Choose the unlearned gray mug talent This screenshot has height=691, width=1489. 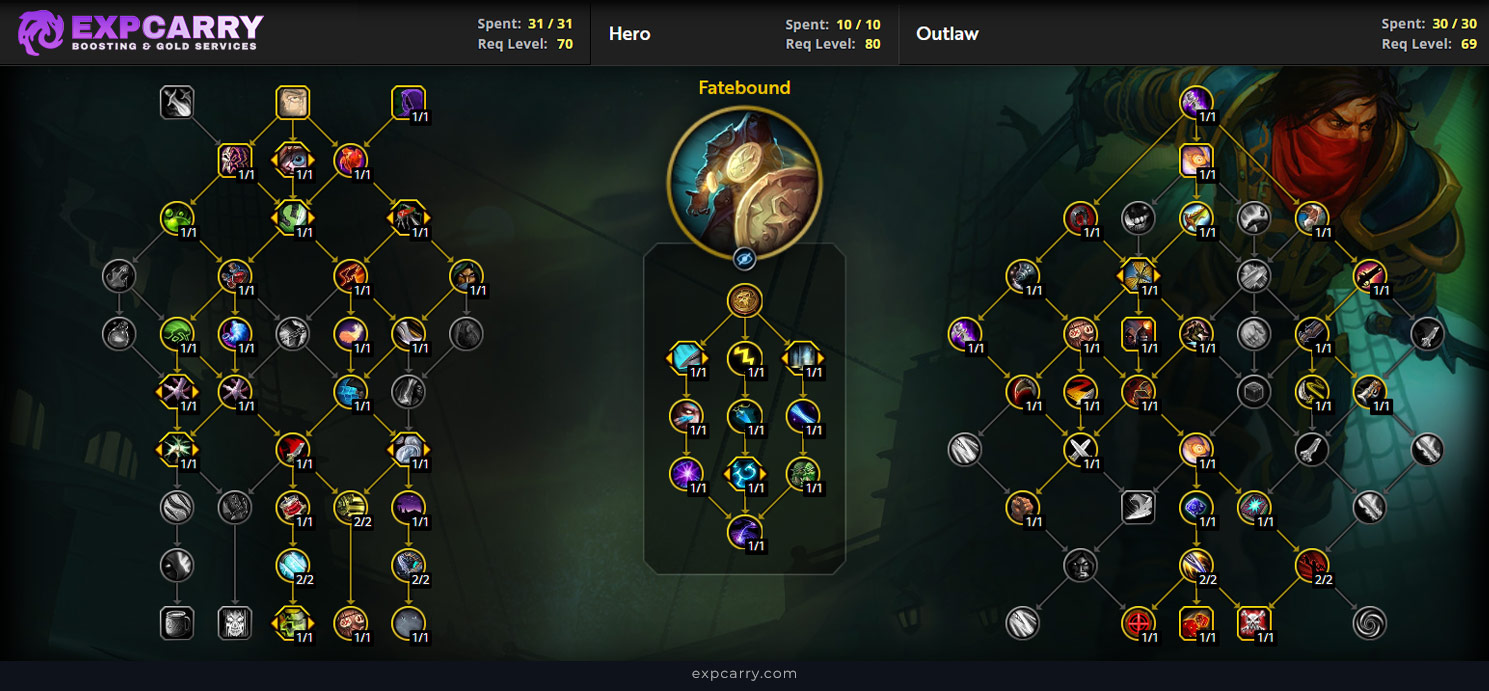point(176,623)
